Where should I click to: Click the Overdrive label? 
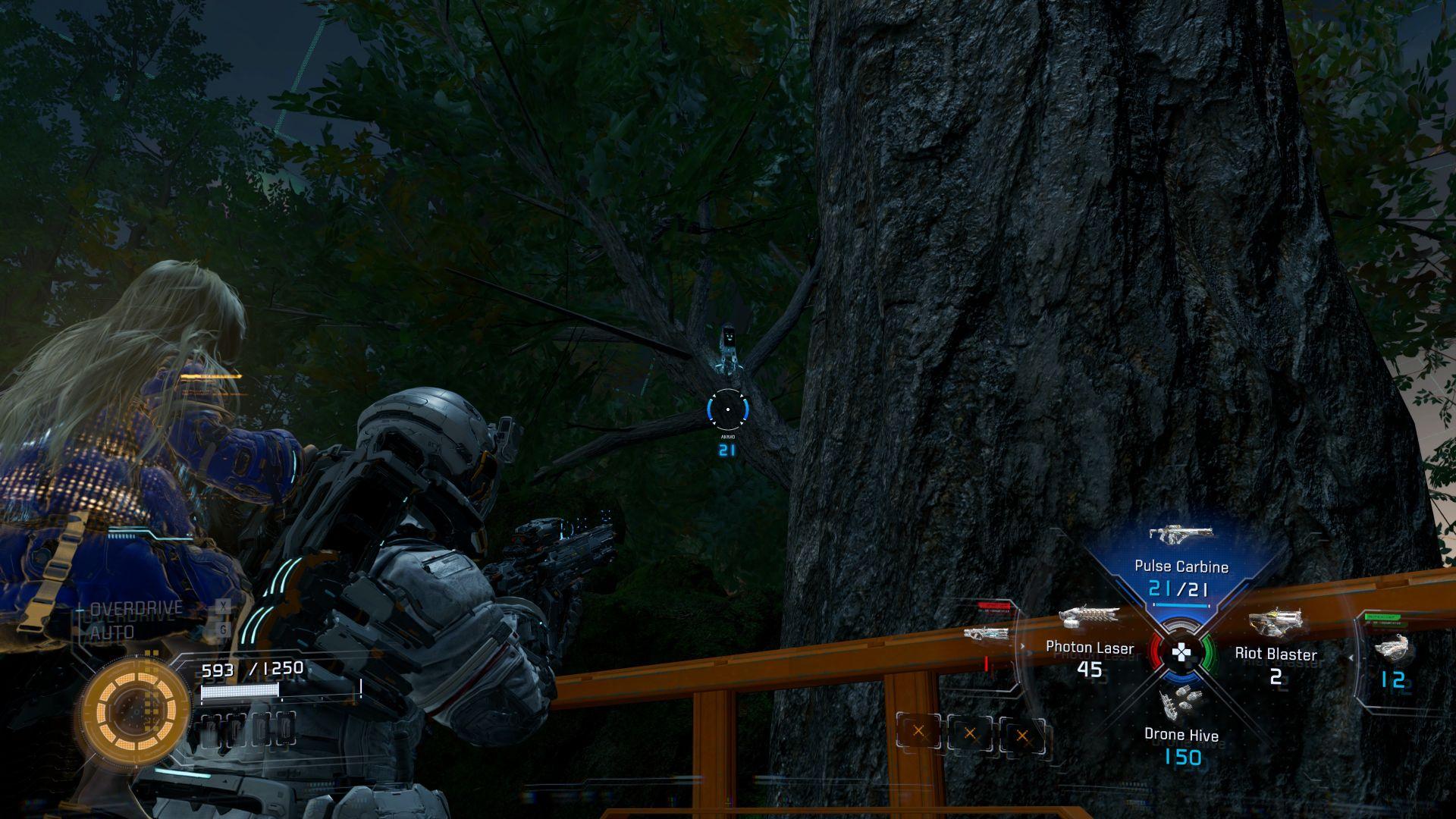[x=136, y=608]
